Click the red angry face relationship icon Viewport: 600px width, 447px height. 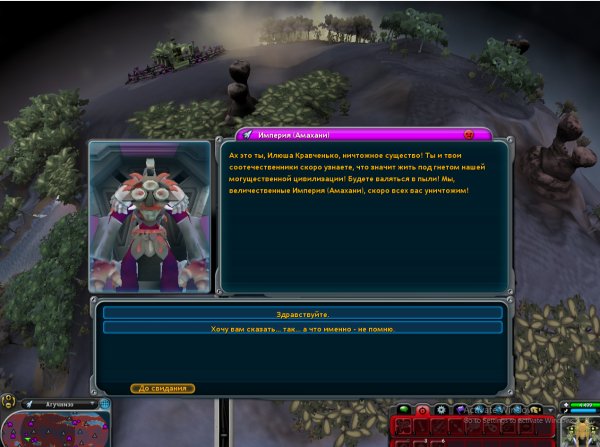coord(469,134)
